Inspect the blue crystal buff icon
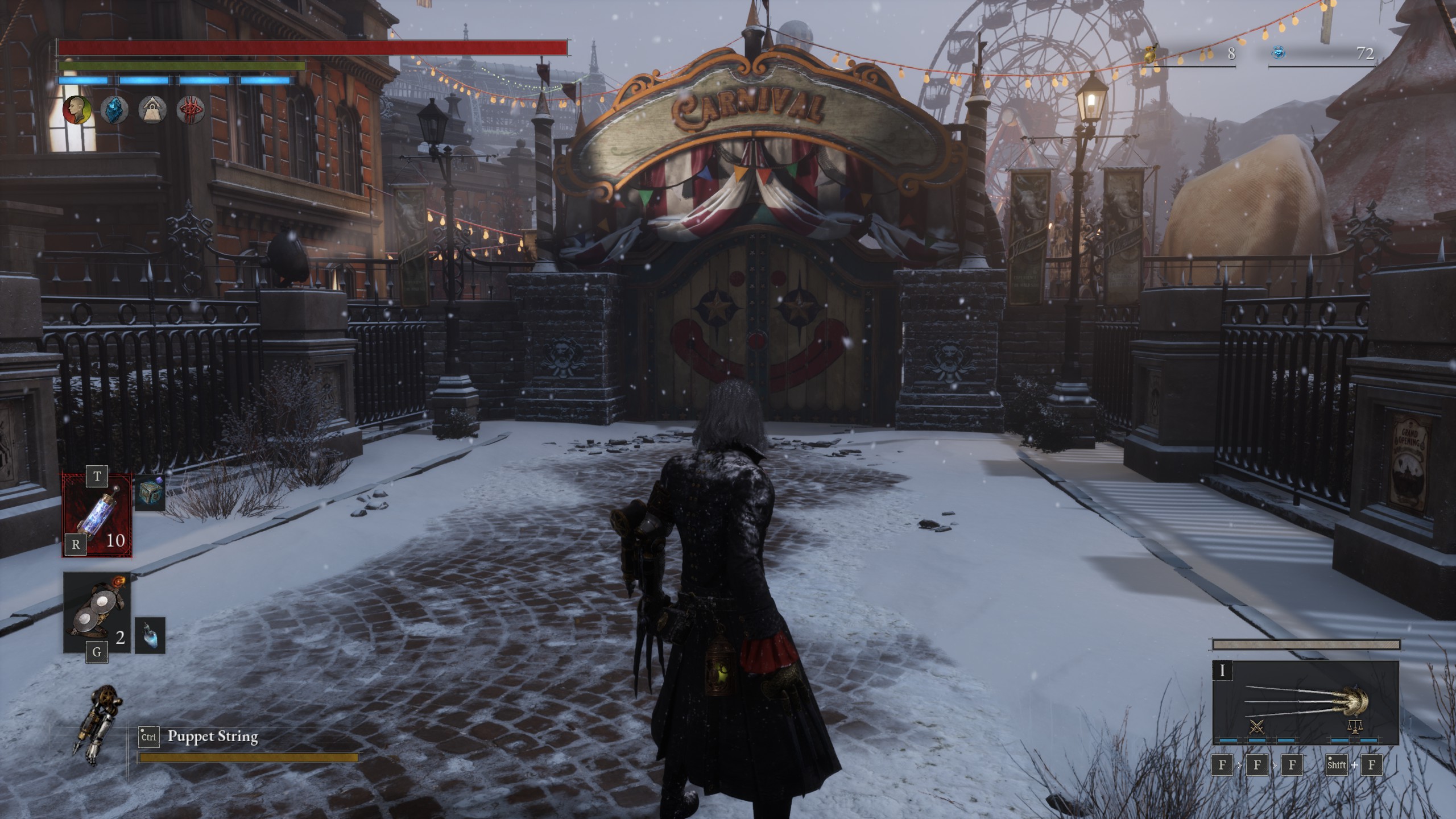This screenshot has height=819, width=1456. (x=115, y=109)
